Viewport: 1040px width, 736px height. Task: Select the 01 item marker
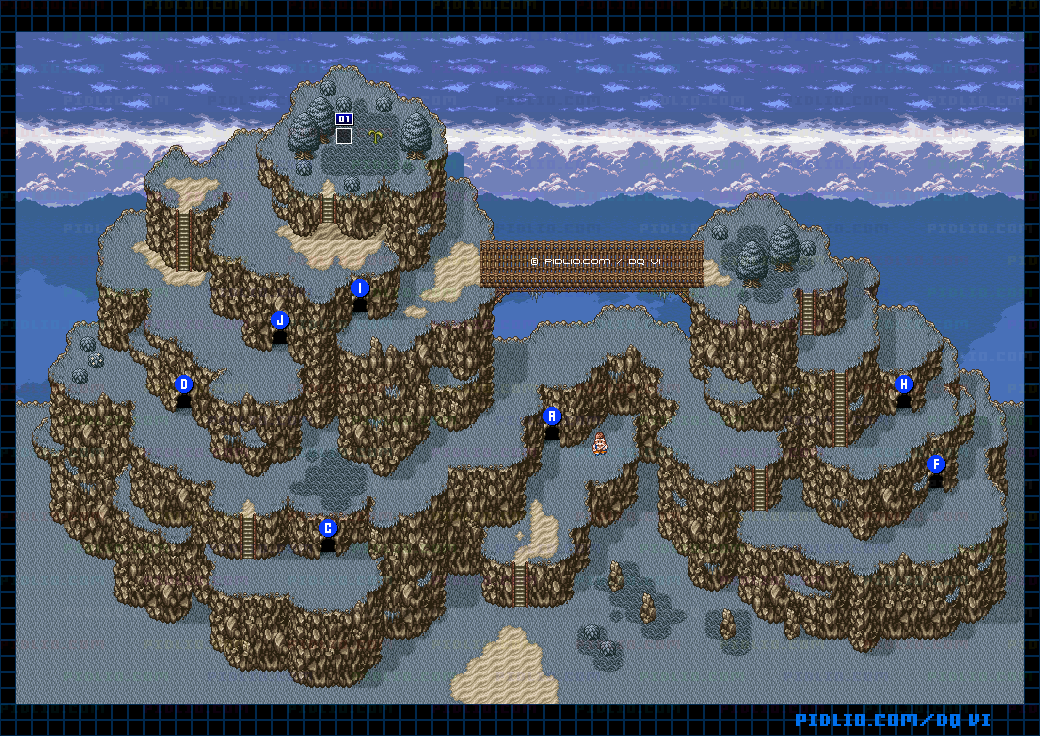pos(344,120)
